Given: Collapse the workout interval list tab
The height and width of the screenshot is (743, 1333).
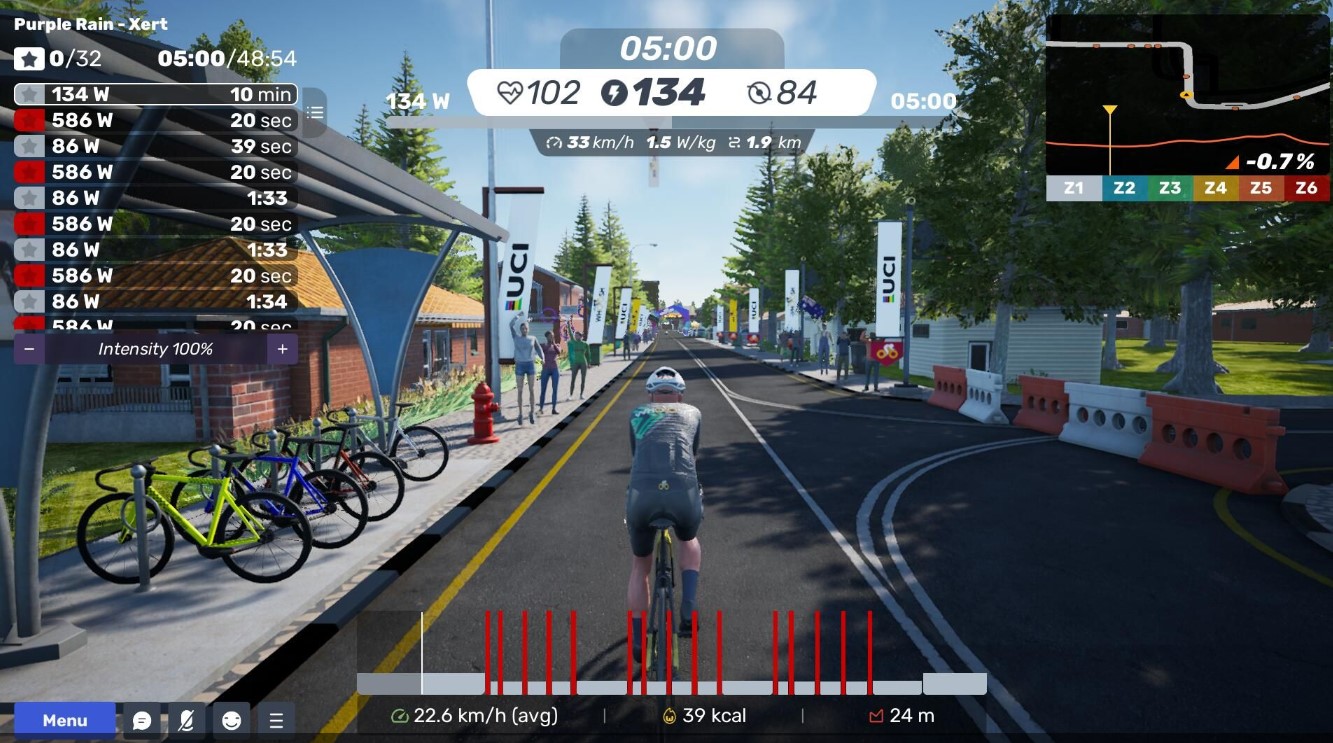Looking at the screenshot, I should [314, 111].
